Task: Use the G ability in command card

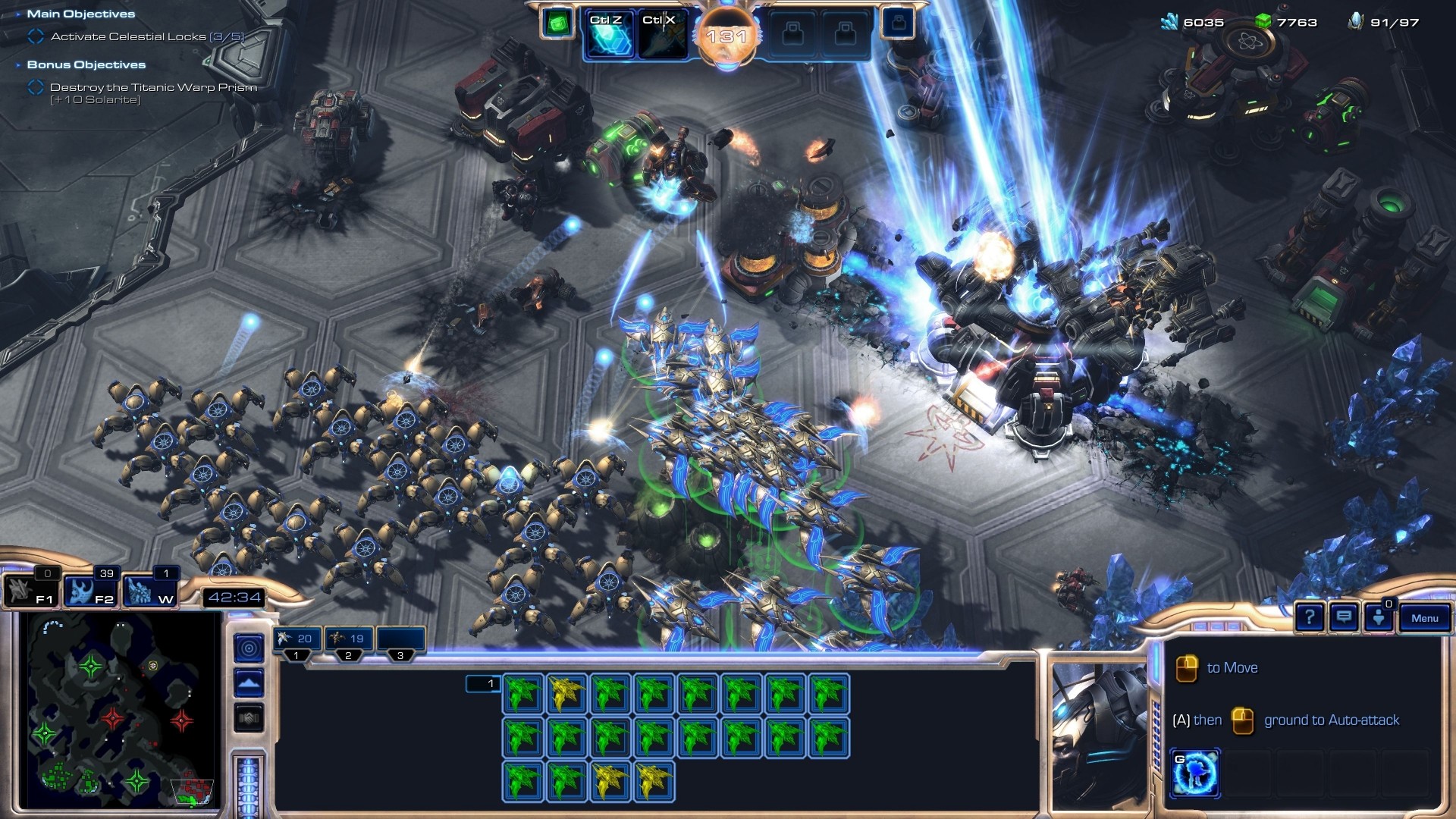Action: tap(1195, 773)
